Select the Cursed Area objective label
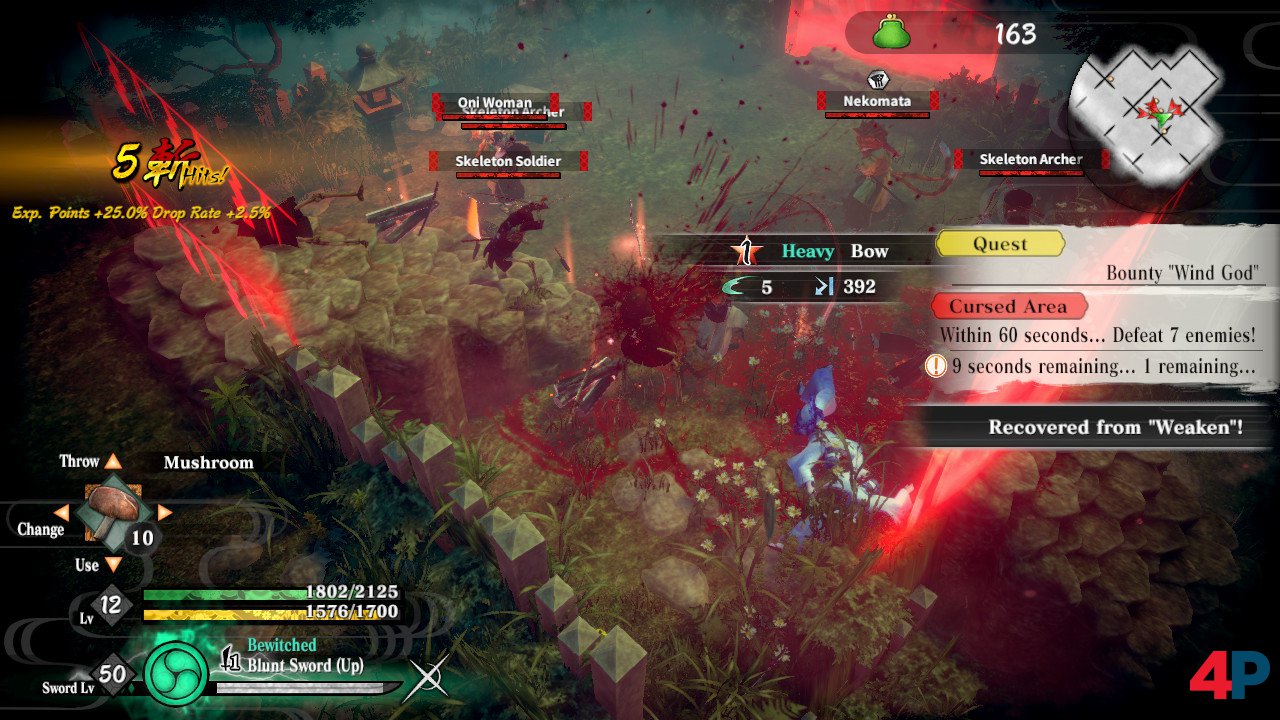 pos(1008,307)
